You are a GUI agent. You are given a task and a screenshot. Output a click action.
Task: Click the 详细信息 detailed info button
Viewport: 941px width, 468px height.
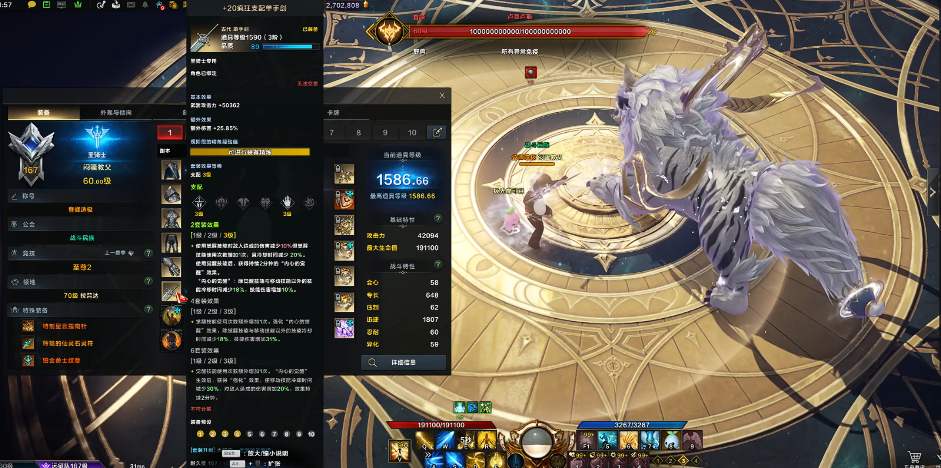coord(403,362)
